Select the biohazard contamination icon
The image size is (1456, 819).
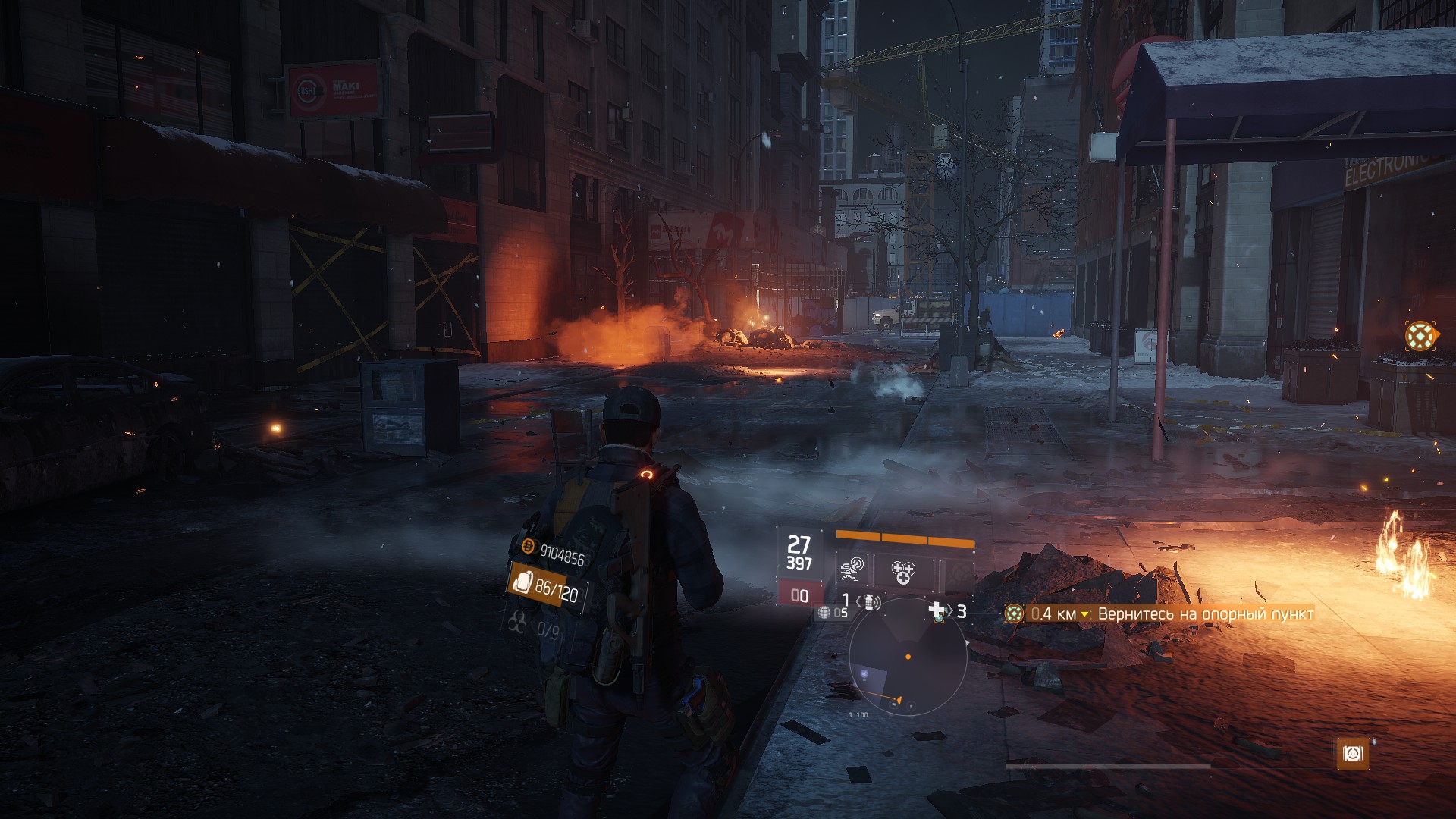(x=517, y=623)
